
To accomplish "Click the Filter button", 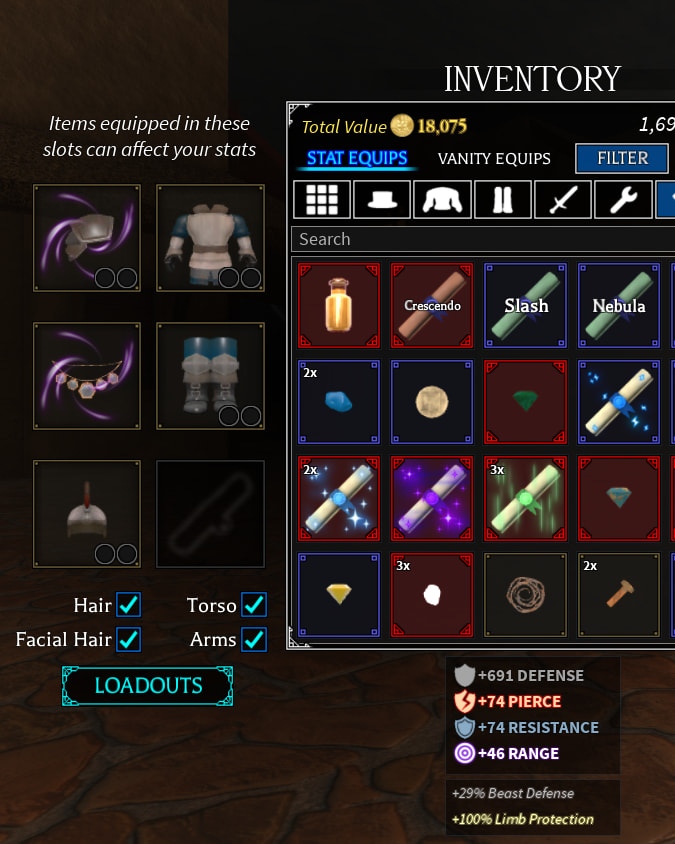I will (x=622, y=158).
